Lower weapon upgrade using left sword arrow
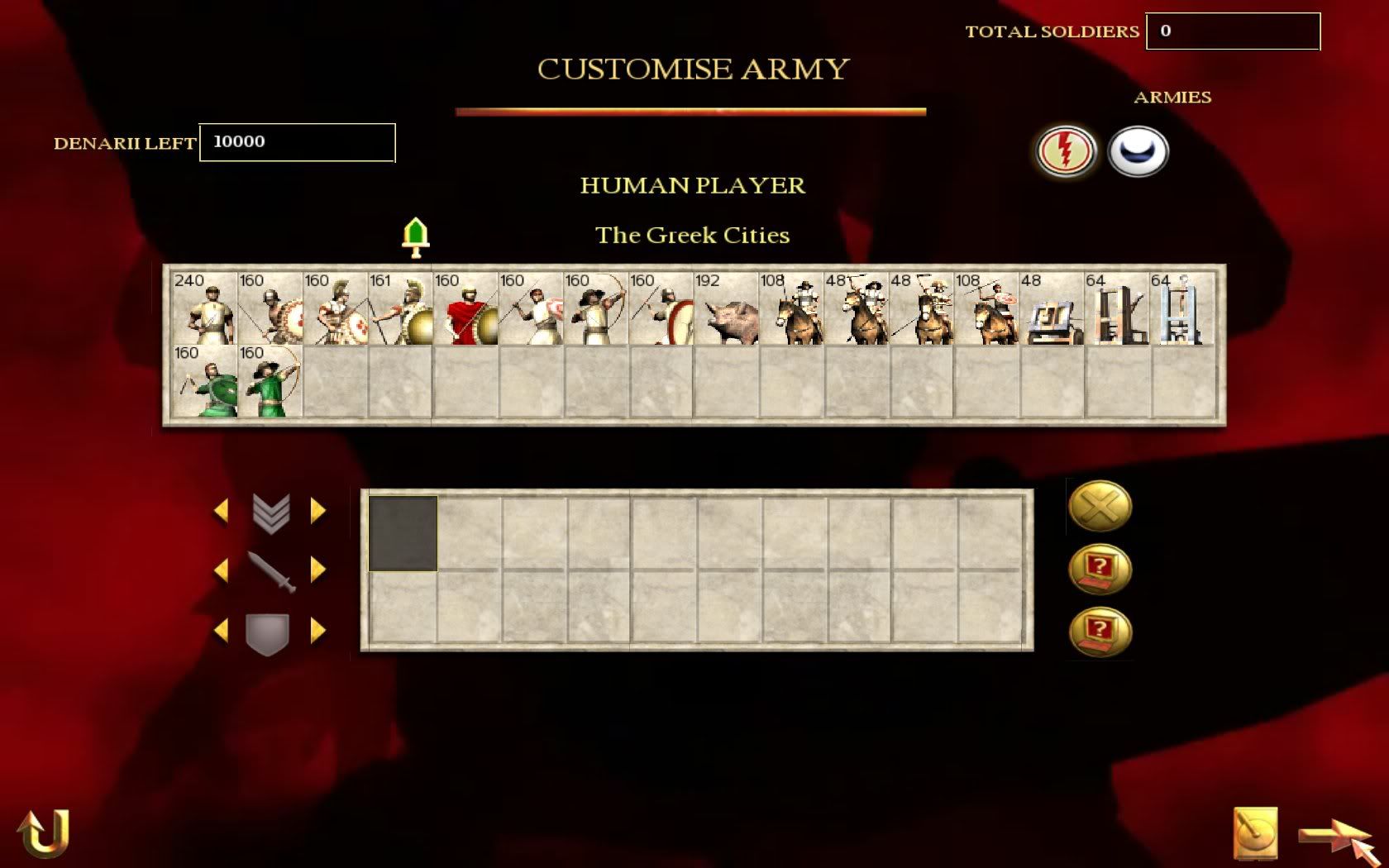 click(x=221, y=570)
